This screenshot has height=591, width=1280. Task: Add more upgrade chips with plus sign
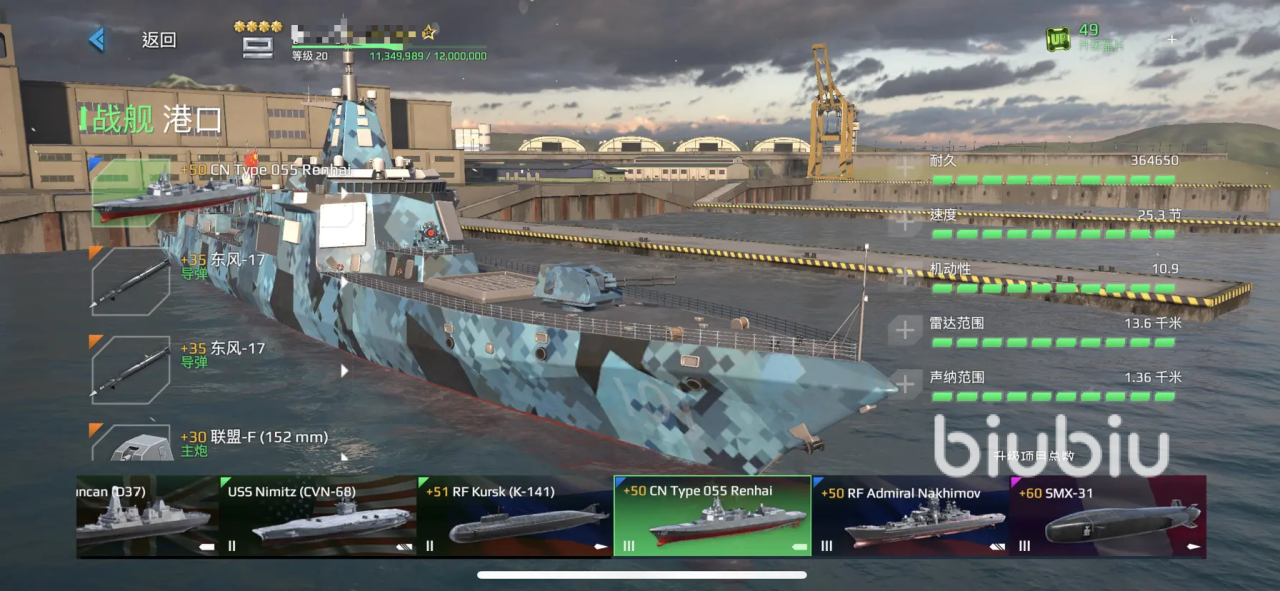[1172, 40]
